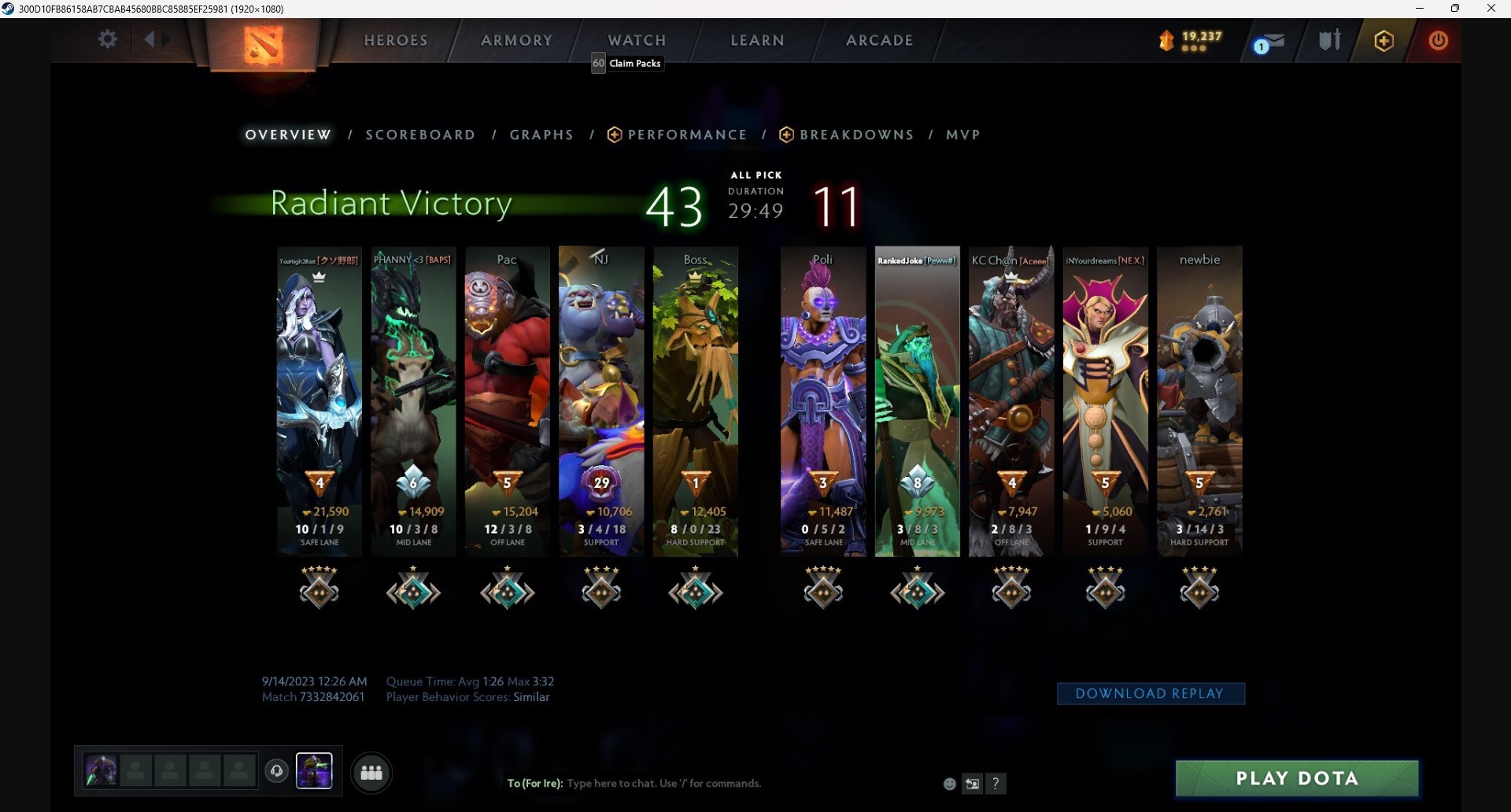Open the Graphs tab
This screenshot has height=812, width=1511.
(x=541, y=135)
